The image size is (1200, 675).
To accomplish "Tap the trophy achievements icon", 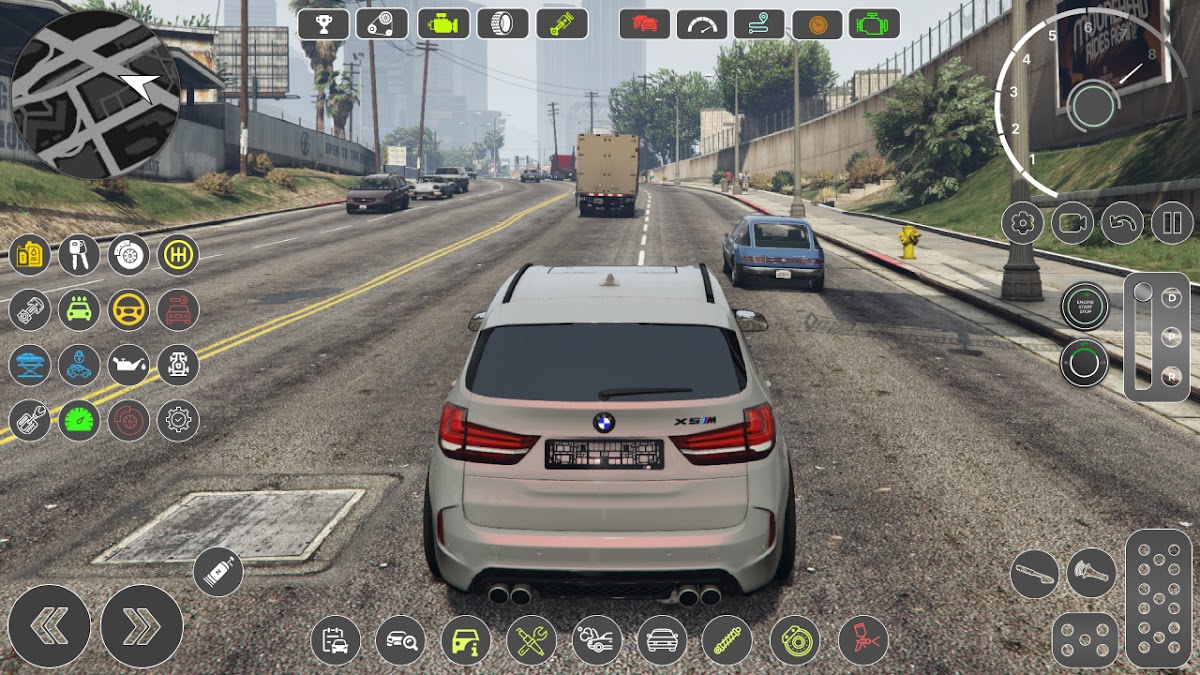I will [323, 23].
